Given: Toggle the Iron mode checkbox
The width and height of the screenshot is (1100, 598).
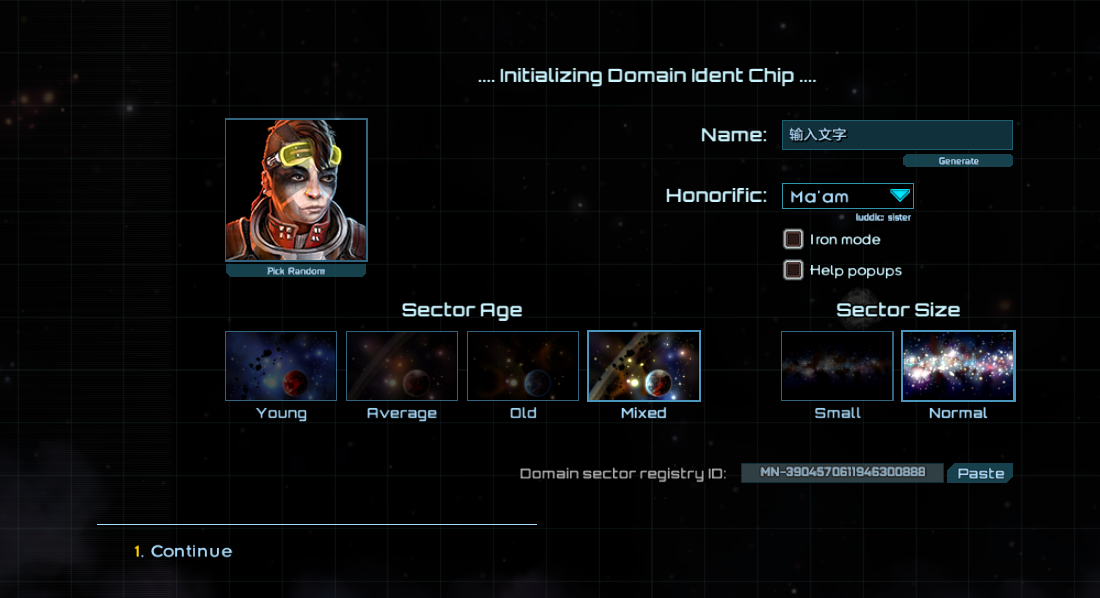Looking at the screenshot, I should click(x=793, y=239).
